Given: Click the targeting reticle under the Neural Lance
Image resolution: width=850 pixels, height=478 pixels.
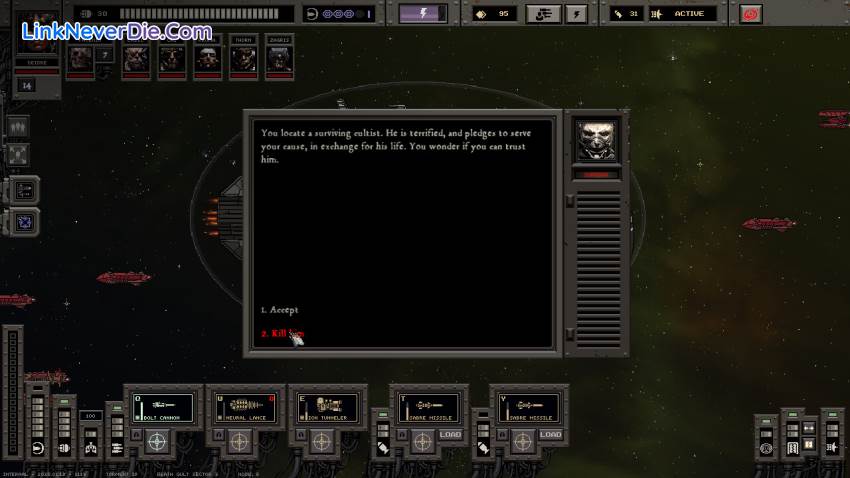Looking at the screenshot, I should click(x=239, y=440).
